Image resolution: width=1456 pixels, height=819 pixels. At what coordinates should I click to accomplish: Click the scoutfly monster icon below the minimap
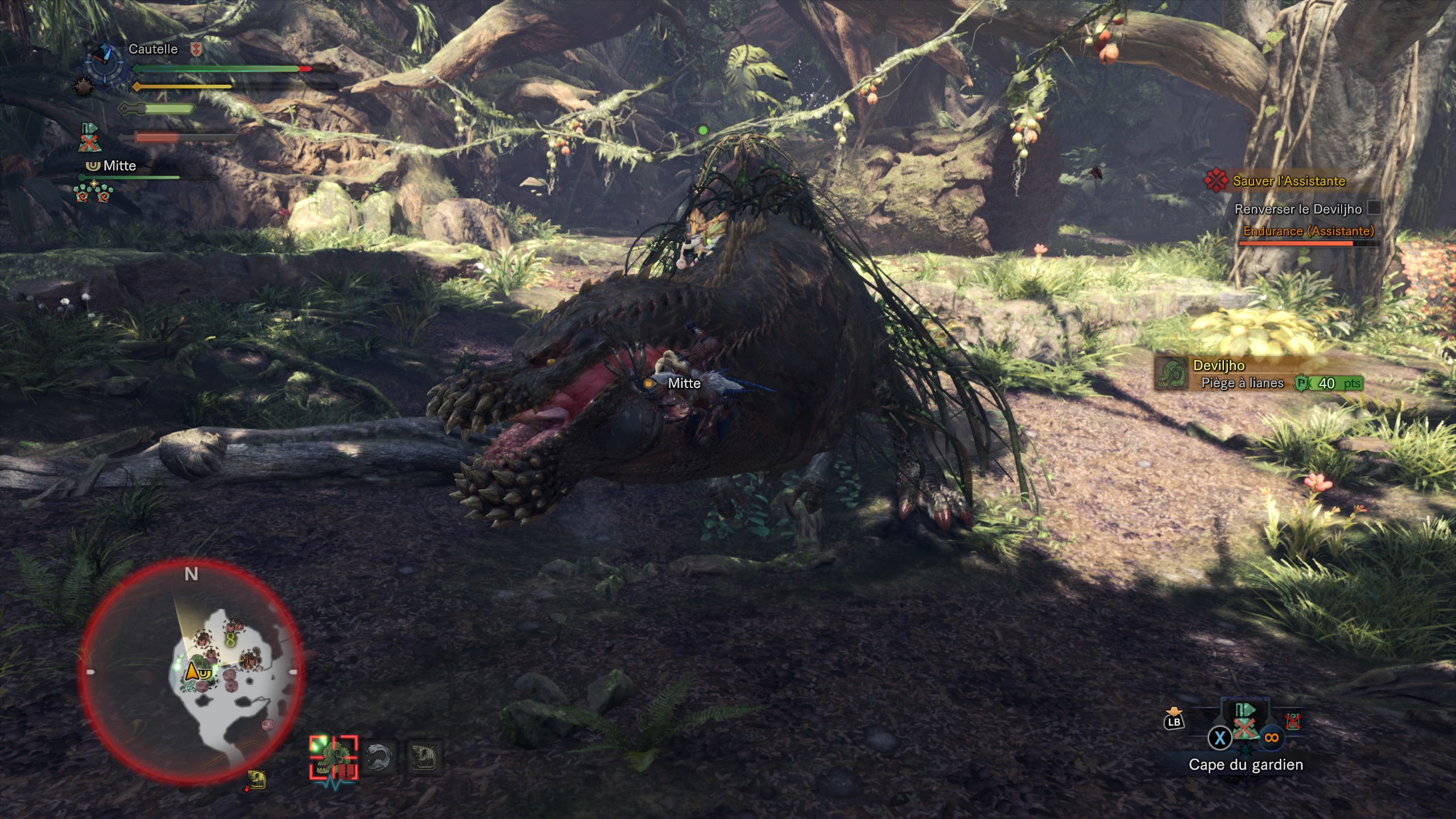pos(257,780)
